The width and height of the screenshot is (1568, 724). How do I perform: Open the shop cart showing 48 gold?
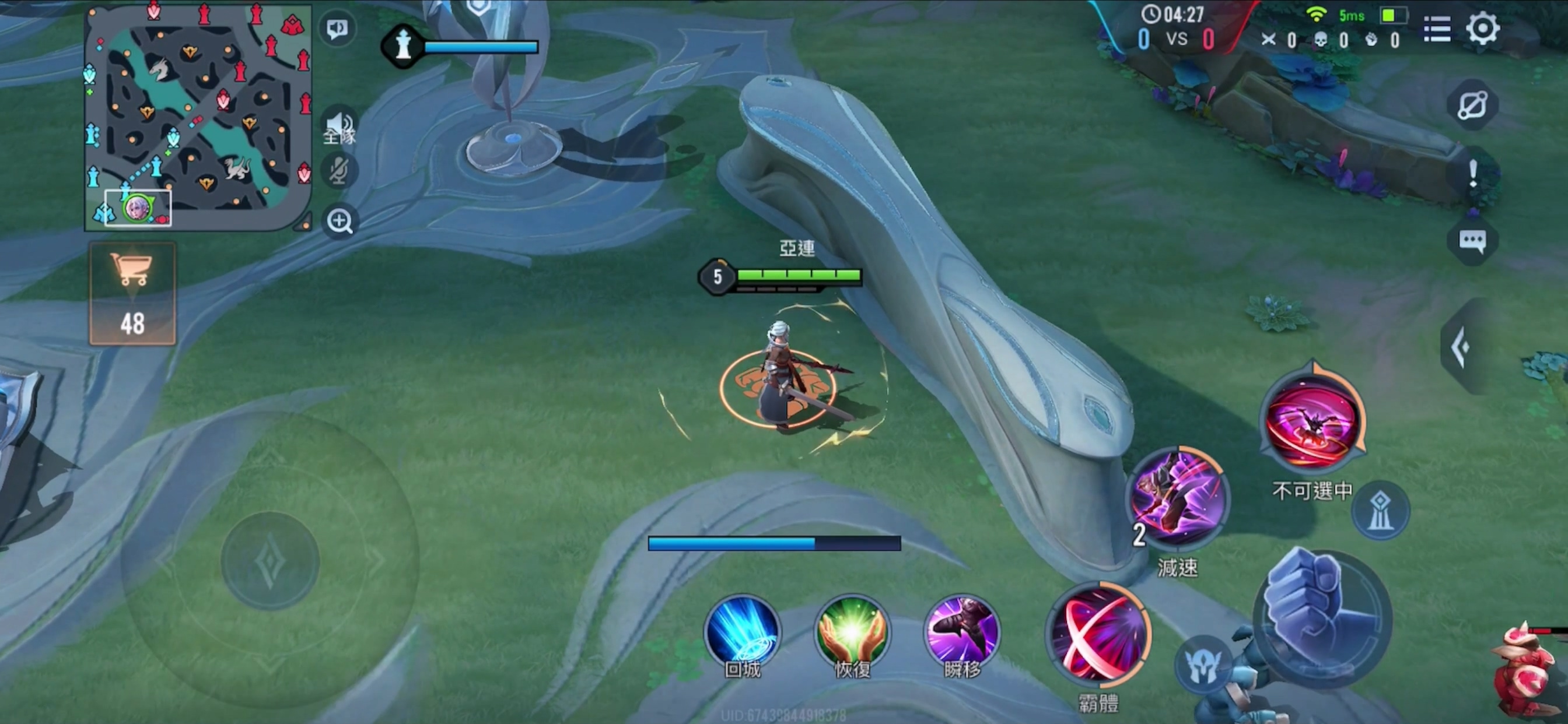tap(132, 293)
